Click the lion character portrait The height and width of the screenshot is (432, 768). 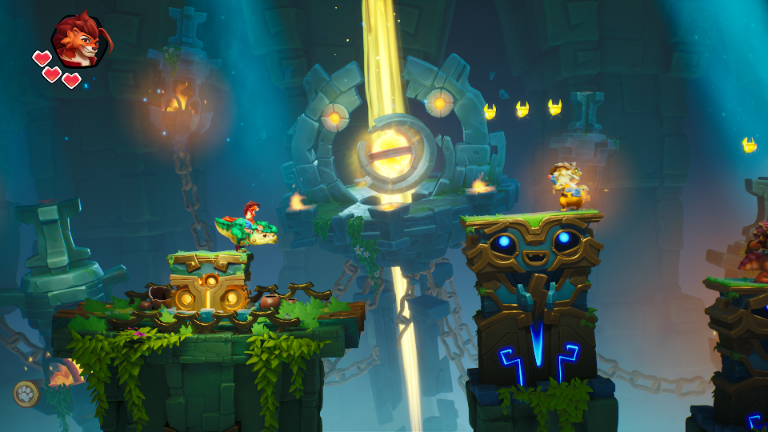coord(79,40)
